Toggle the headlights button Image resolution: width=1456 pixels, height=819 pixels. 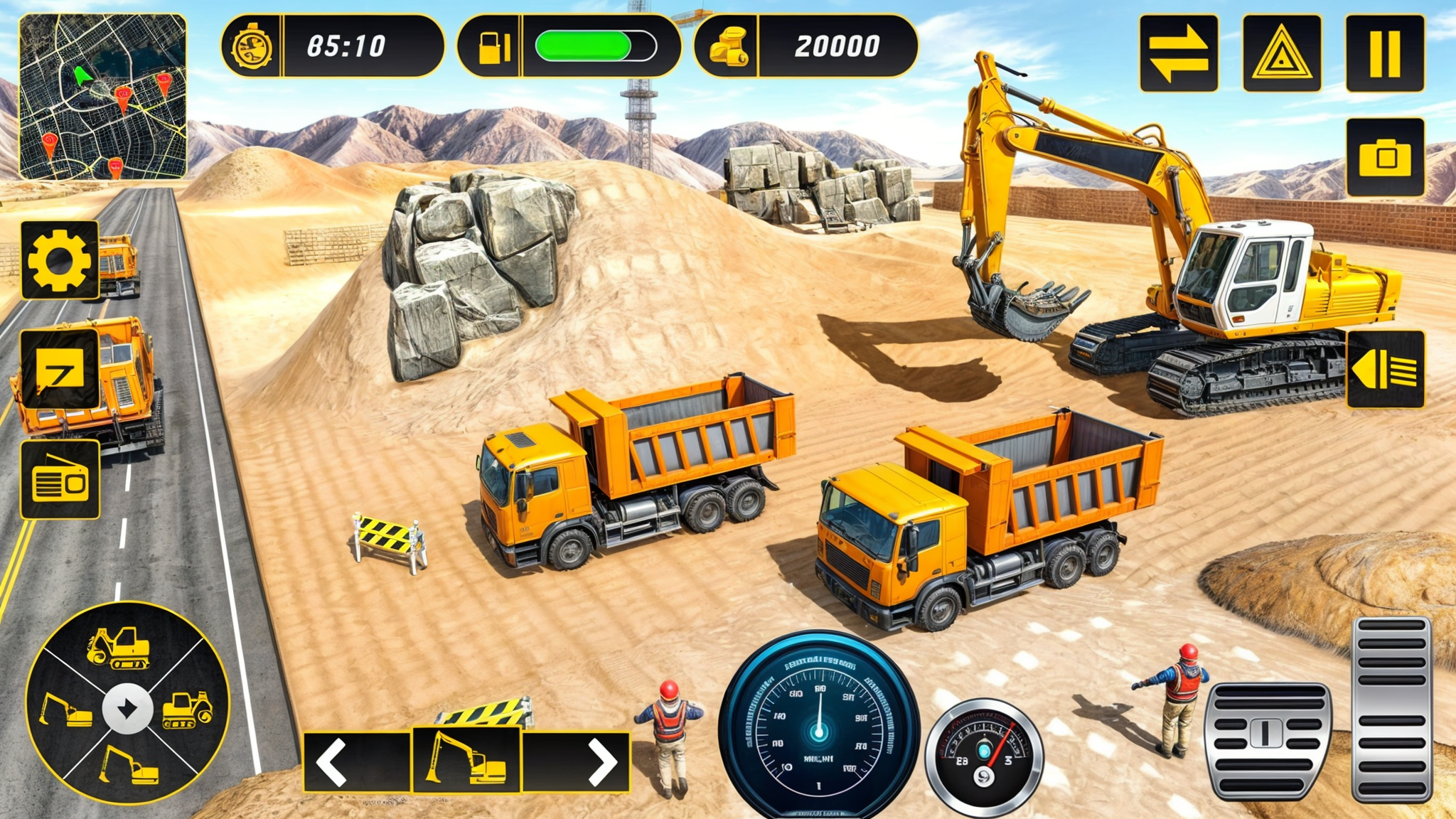point(1385,370)
